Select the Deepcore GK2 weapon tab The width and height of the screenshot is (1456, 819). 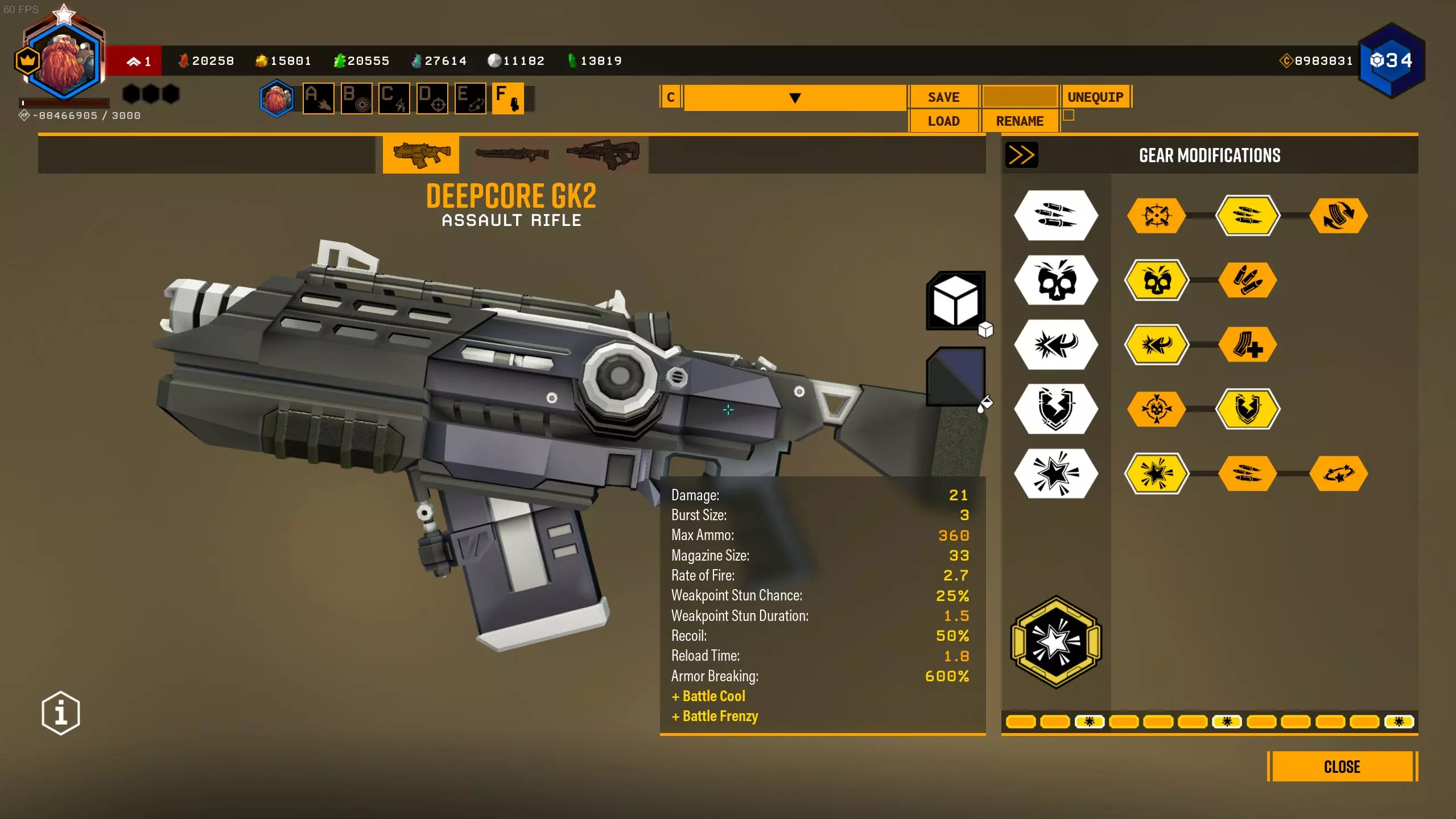click(421, 154)
